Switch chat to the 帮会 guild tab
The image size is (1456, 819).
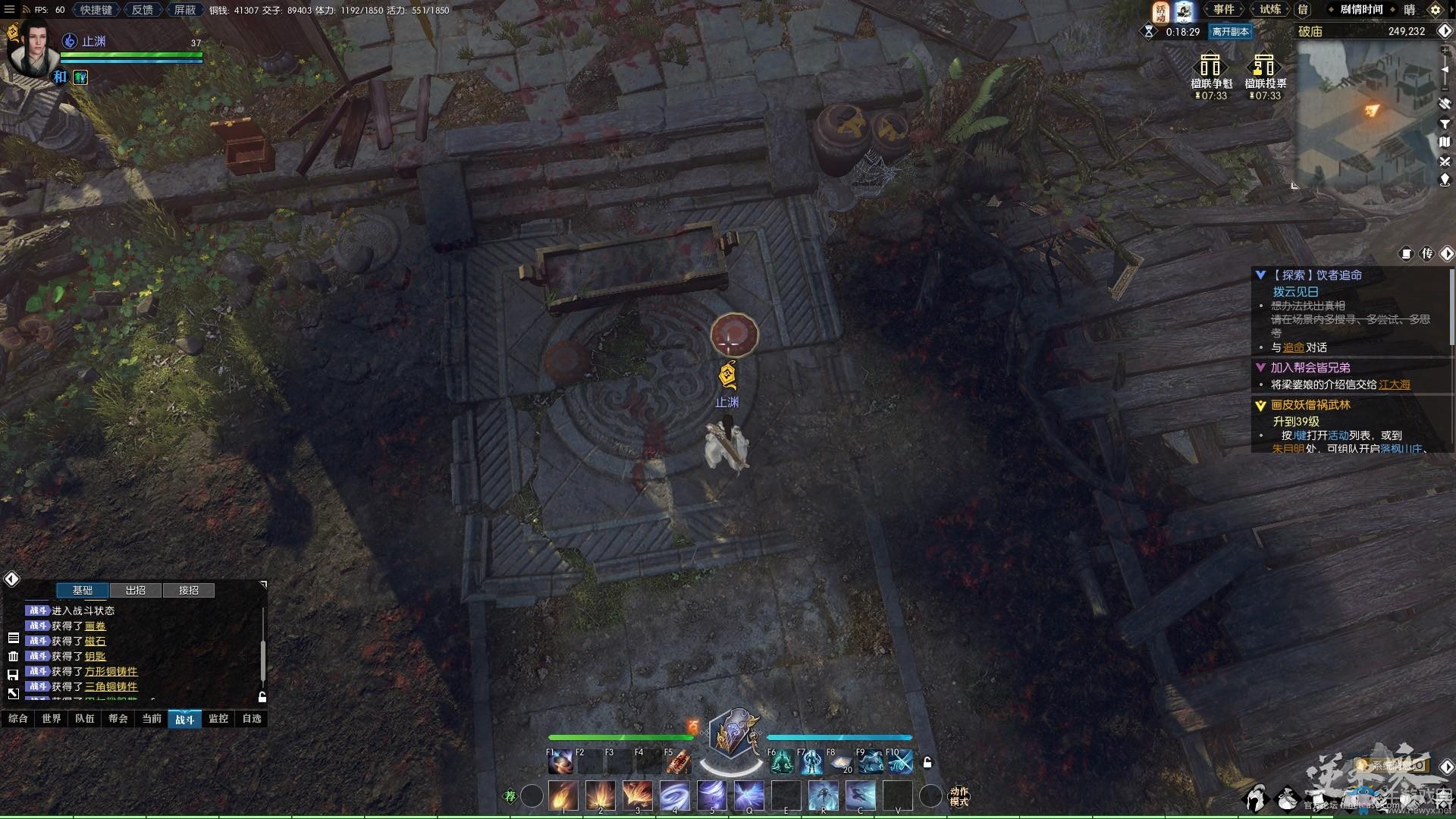click(118, 718)
